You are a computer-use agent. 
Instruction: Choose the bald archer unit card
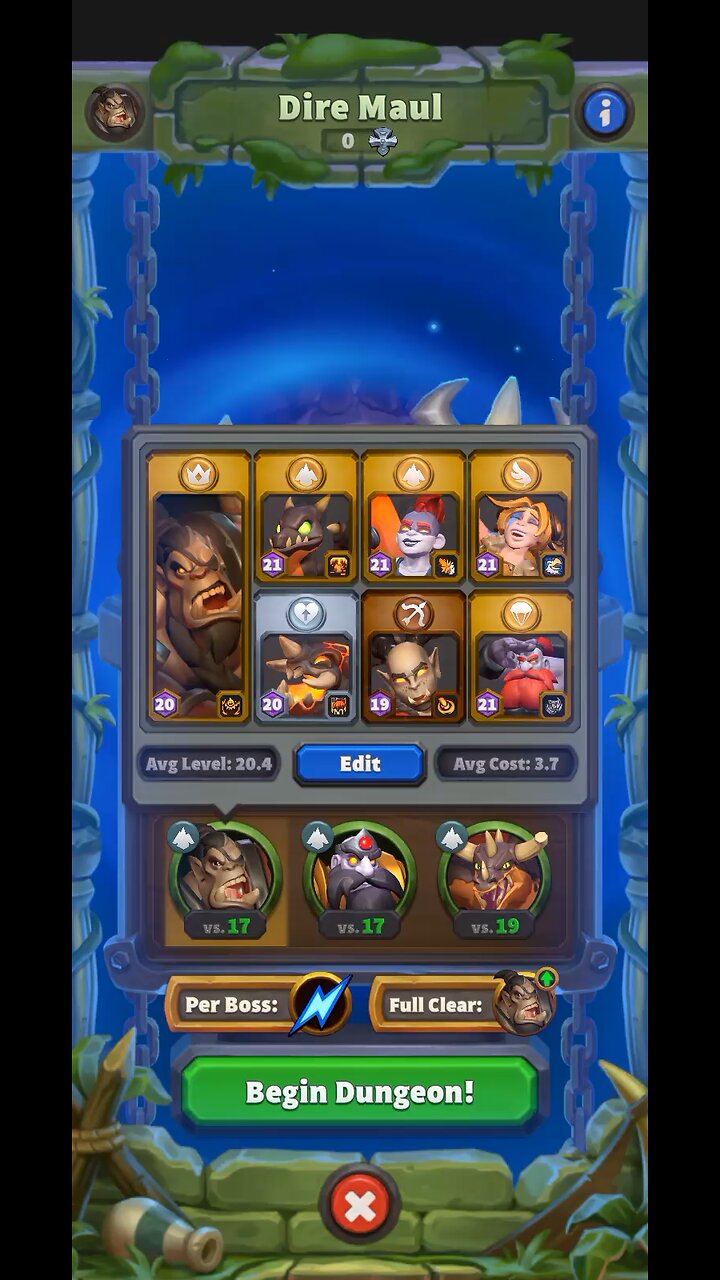point(413,657)
